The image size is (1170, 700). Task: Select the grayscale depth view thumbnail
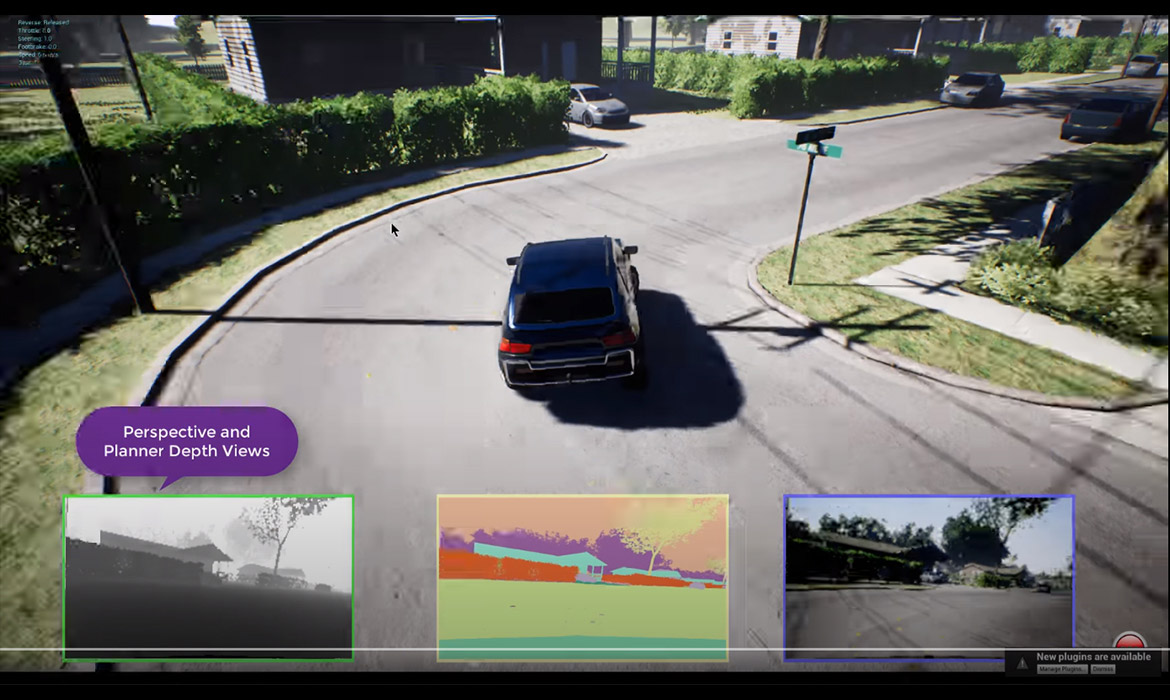coord(208,578)
